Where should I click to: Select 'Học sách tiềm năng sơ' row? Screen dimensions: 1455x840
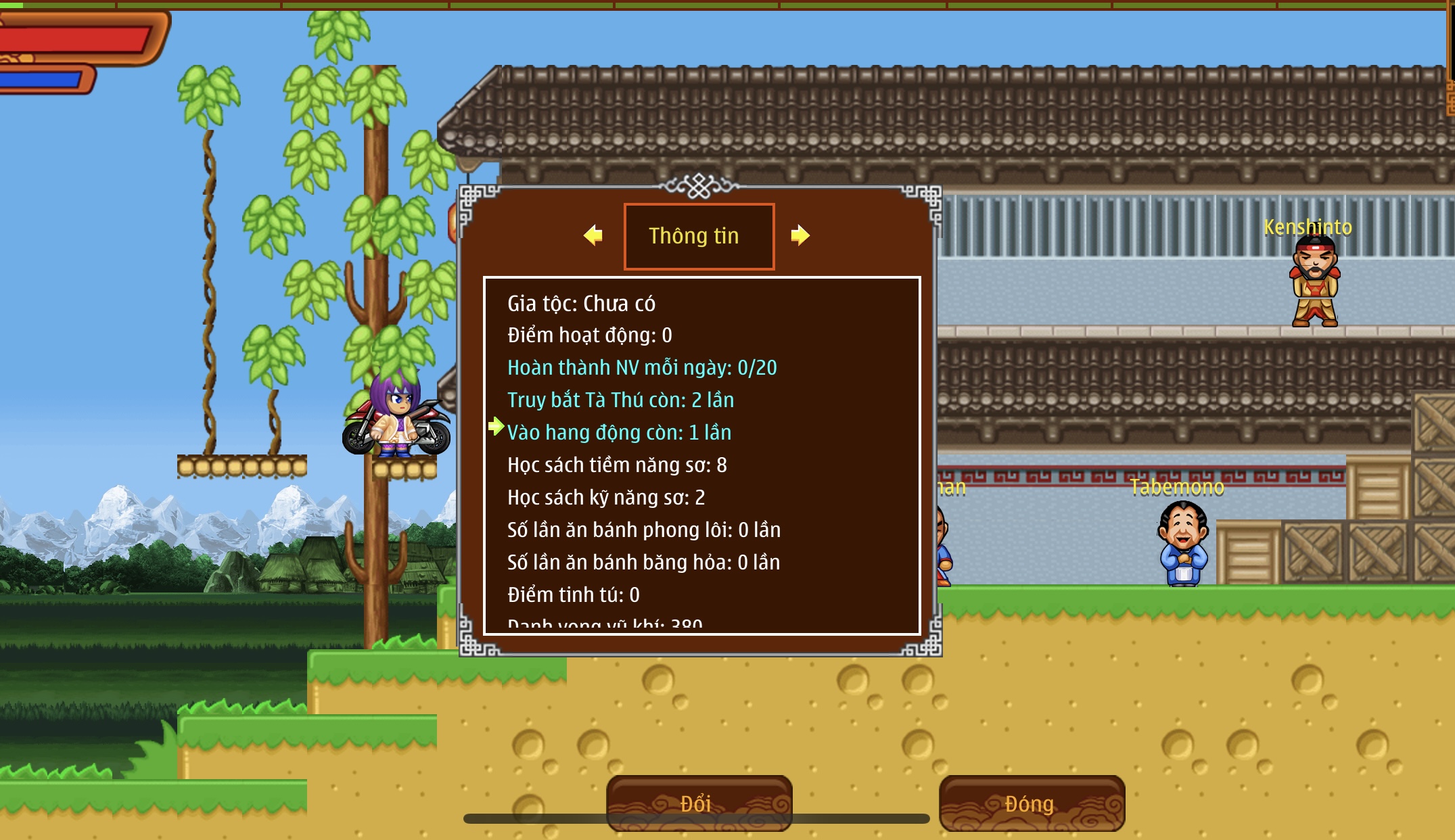tap(617, 465)
